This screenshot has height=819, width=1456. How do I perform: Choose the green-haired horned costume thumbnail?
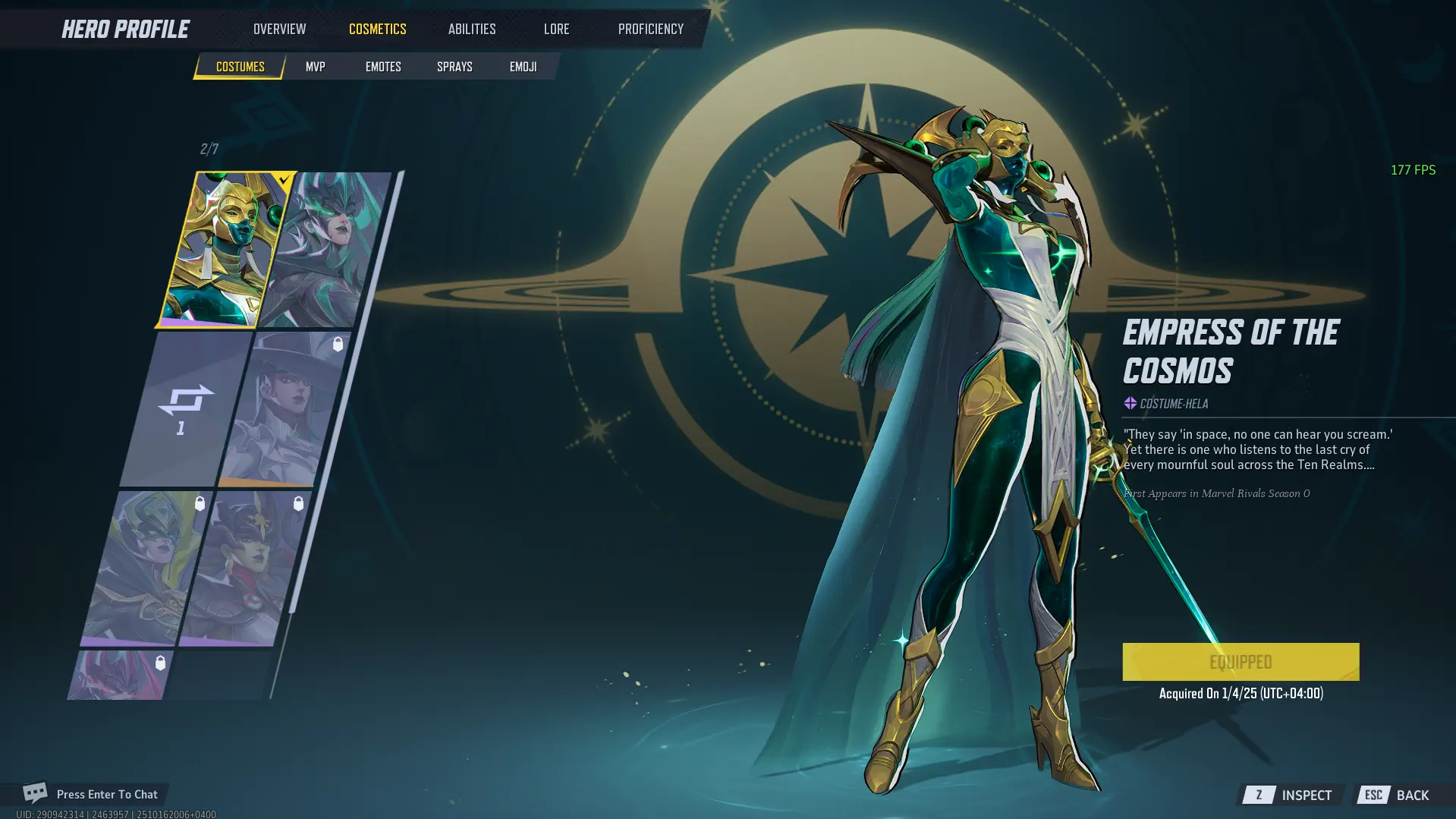tap(326, 249)
